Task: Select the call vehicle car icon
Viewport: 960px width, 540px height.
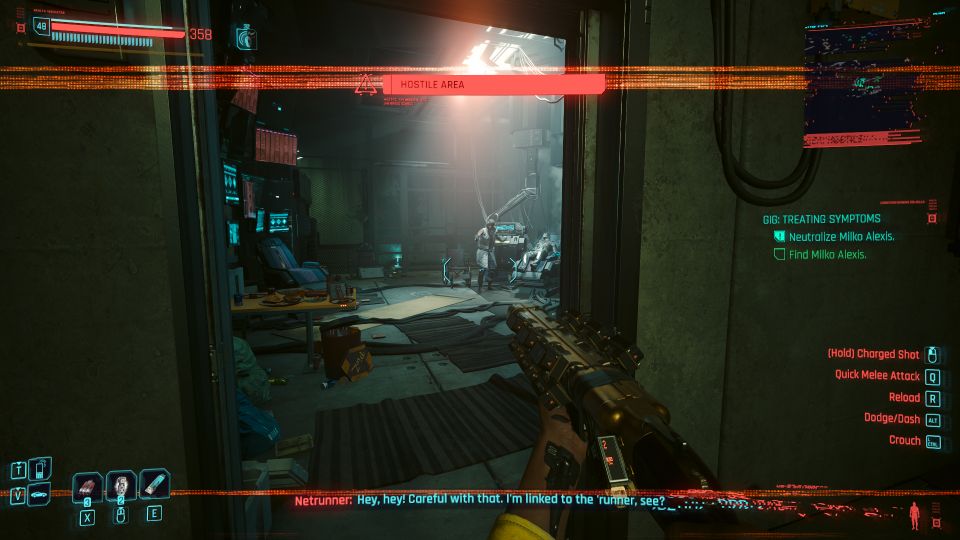Action: coord(41,494)
